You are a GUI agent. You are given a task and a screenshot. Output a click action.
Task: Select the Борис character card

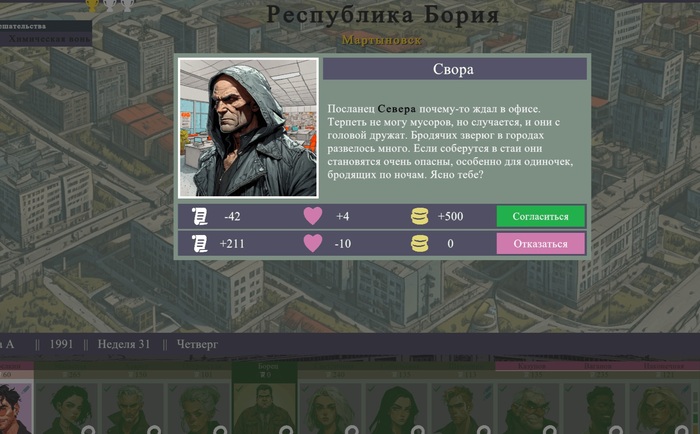pos(265,400)
